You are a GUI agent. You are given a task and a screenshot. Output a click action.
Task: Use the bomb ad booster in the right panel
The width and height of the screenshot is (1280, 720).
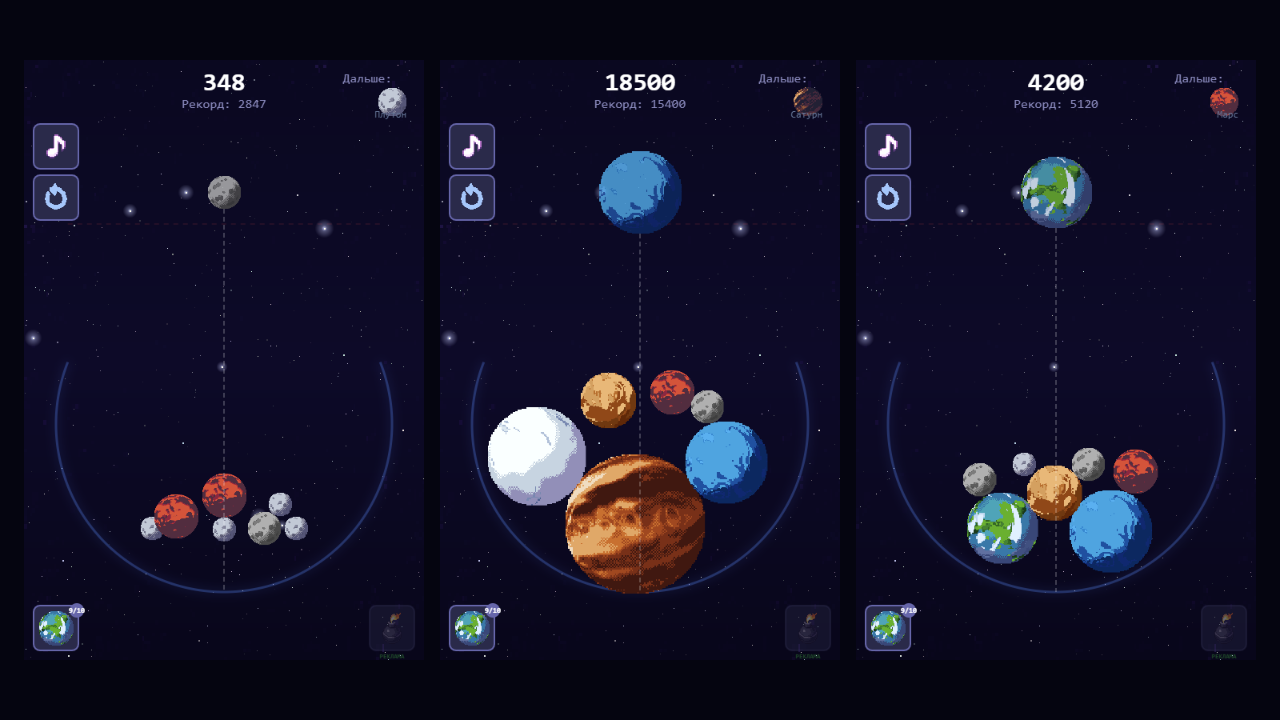1222,625
